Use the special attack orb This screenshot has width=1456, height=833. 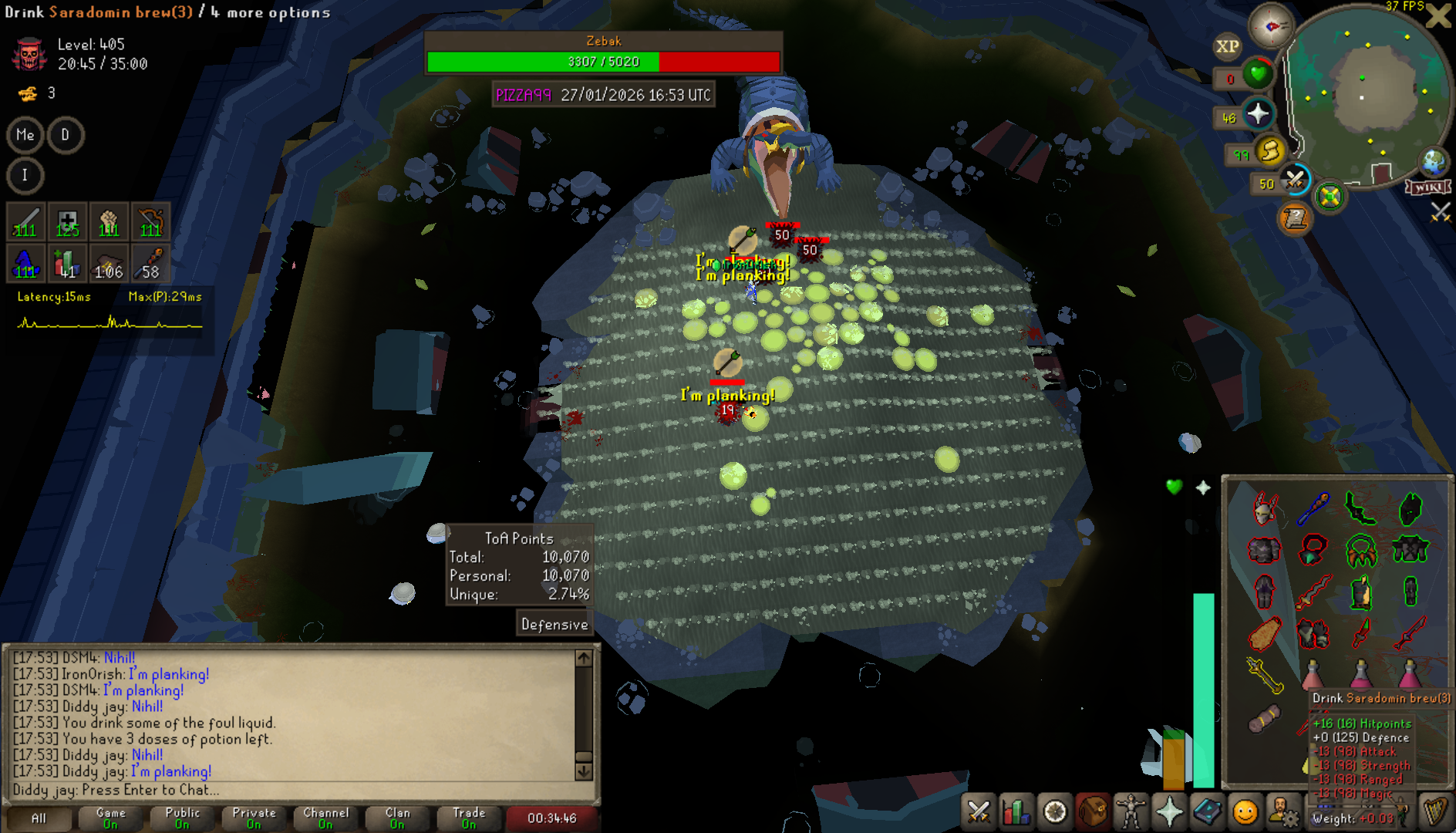(x=1295, y=180)
